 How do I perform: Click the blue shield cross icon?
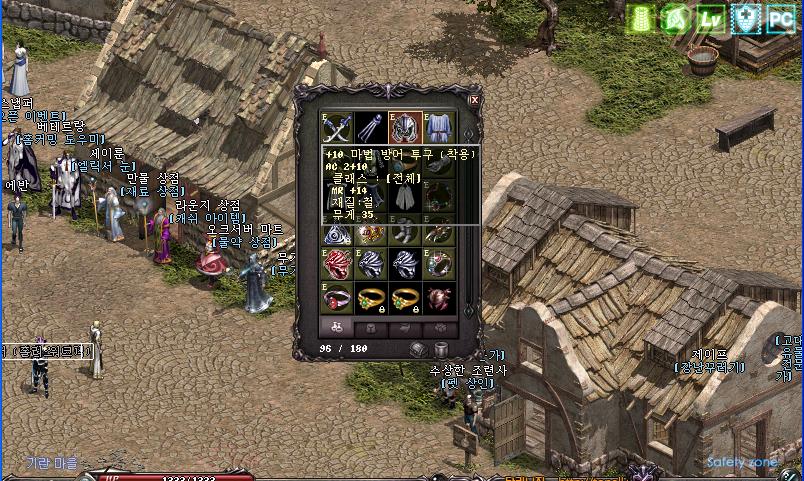tap(744, 19)
